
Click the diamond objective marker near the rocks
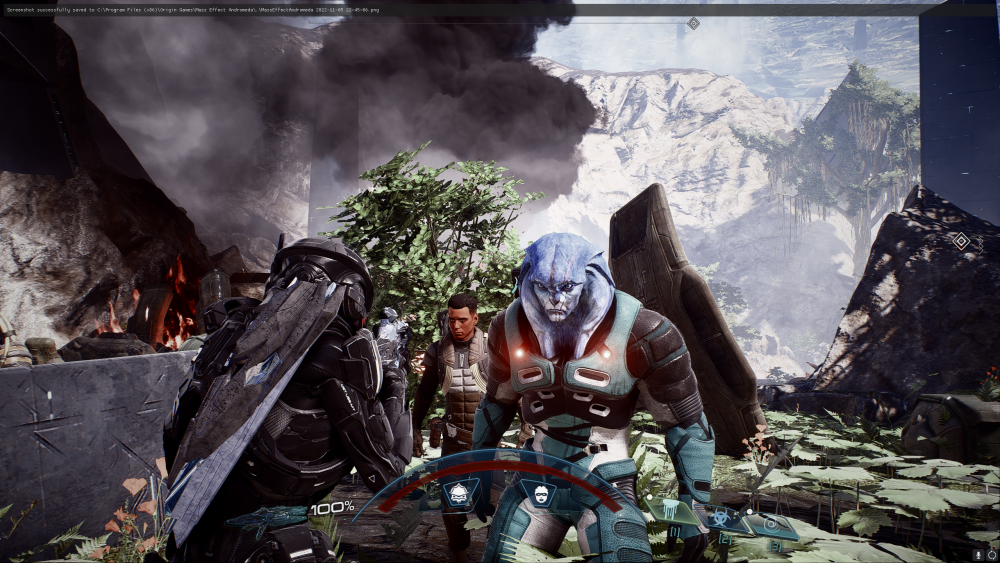tap(961, 241)
